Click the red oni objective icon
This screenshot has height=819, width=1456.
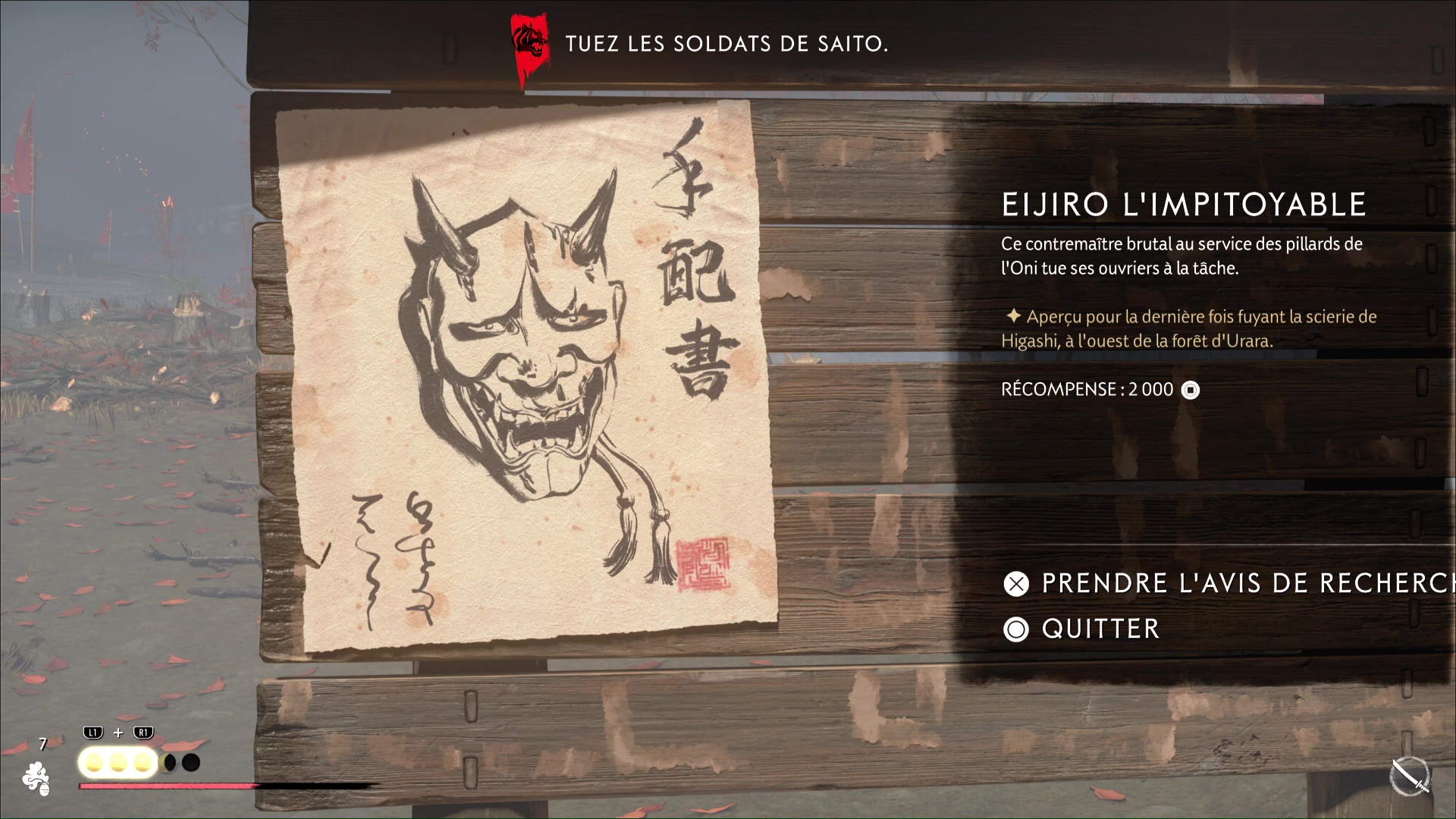529,43
